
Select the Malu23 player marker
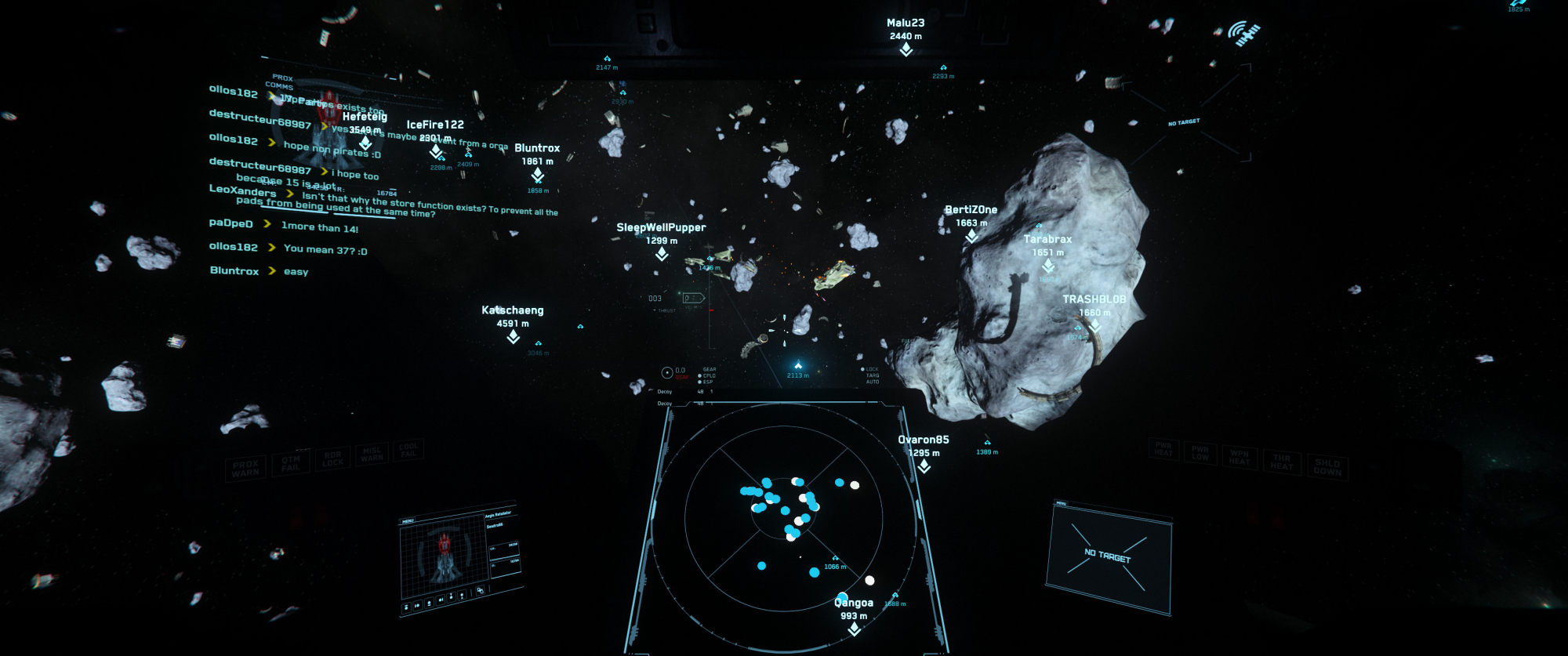906,49
